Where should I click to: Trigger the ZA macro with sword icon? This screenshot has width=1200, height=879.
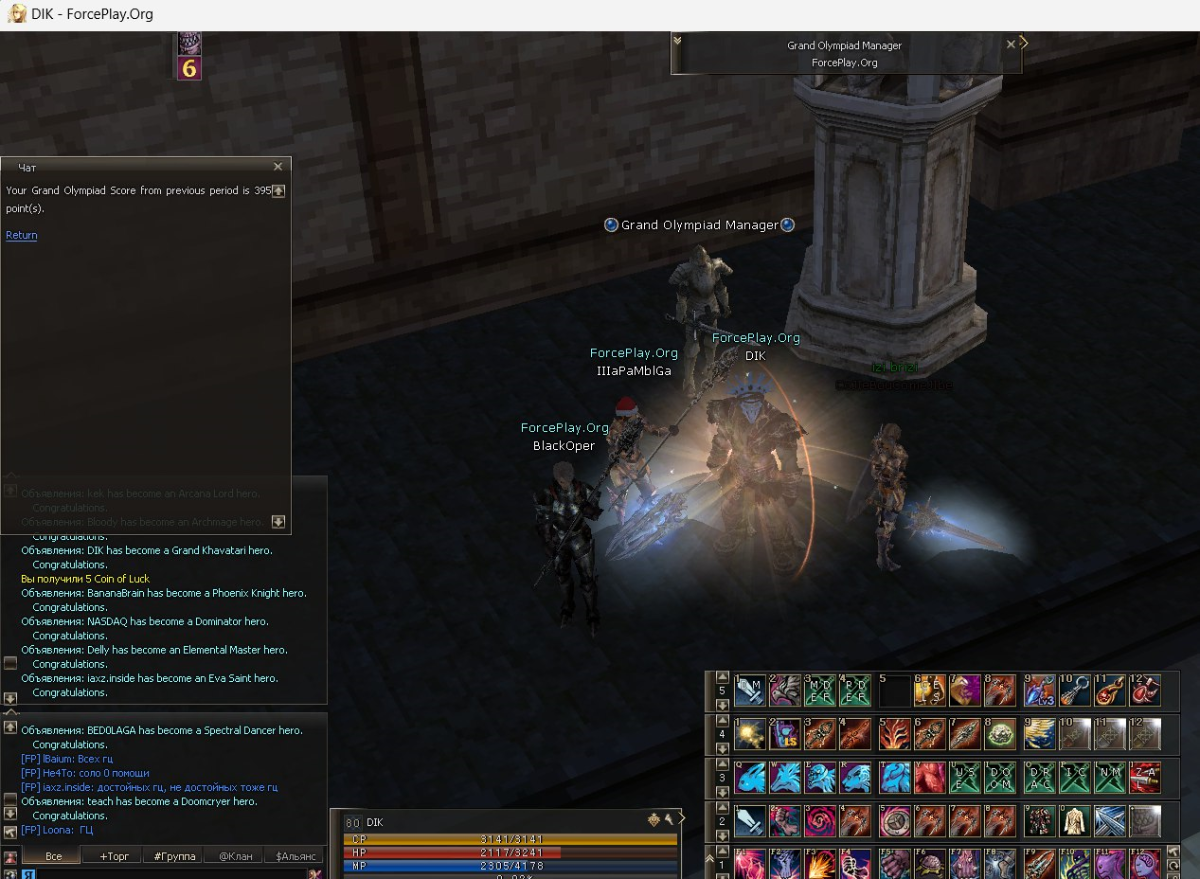click(1144, 777)
